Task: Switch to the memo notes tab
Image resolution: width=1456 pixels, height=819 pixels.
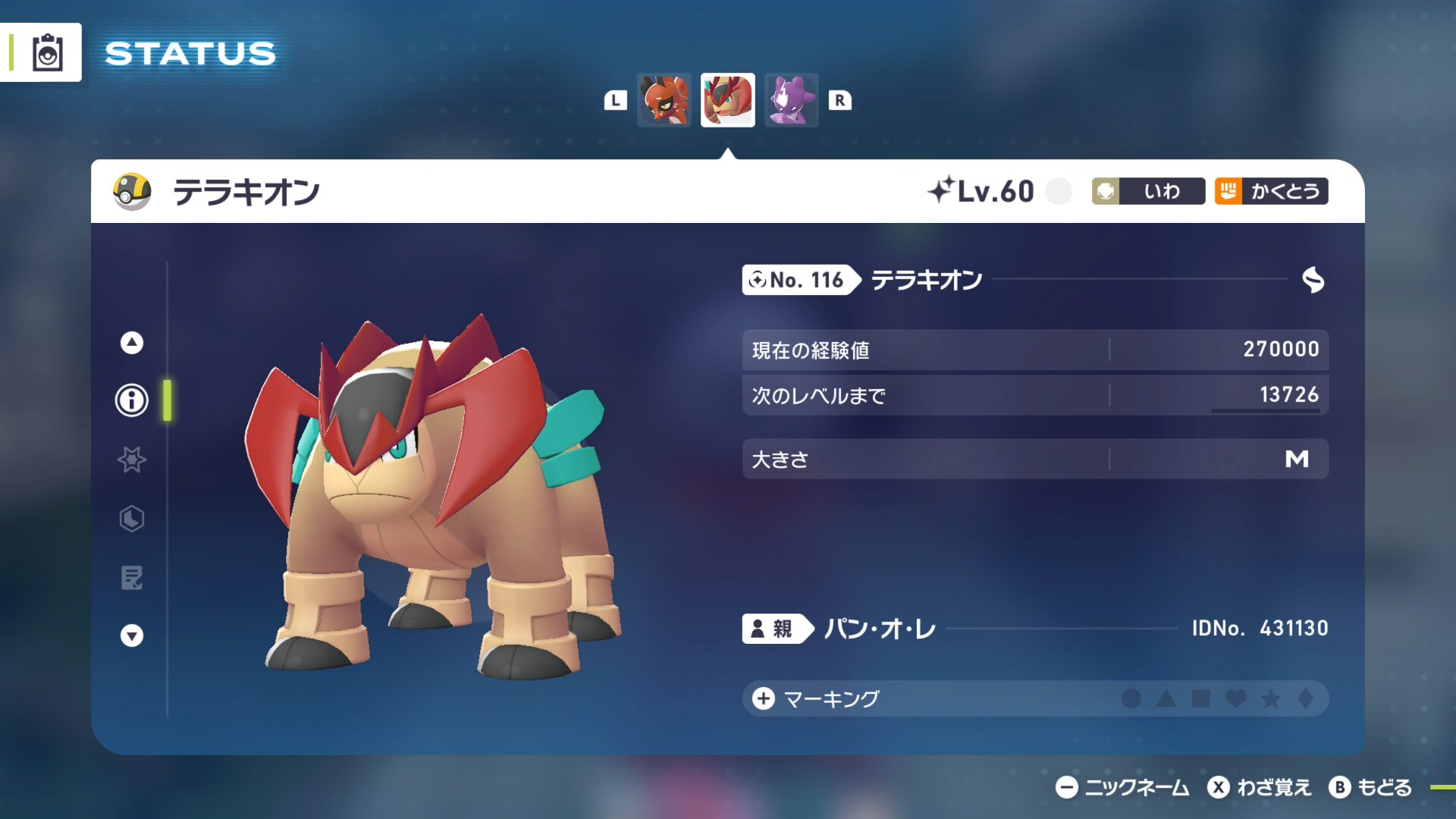Action: click(x=132, y=578)
